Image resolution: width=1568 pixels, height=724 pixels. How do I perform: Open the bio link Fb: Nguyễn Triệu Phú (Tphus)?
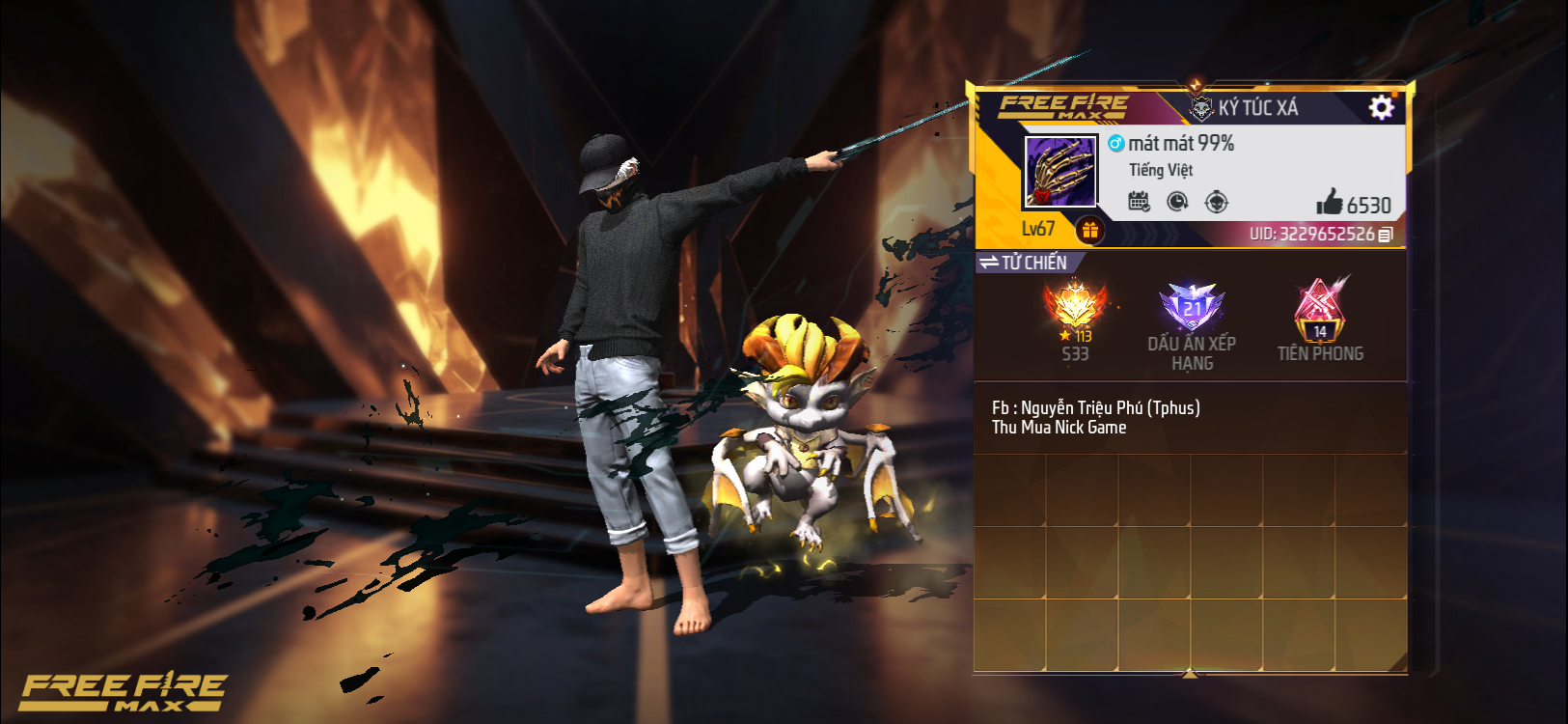pyautogui.click(x=1095, y=406)
